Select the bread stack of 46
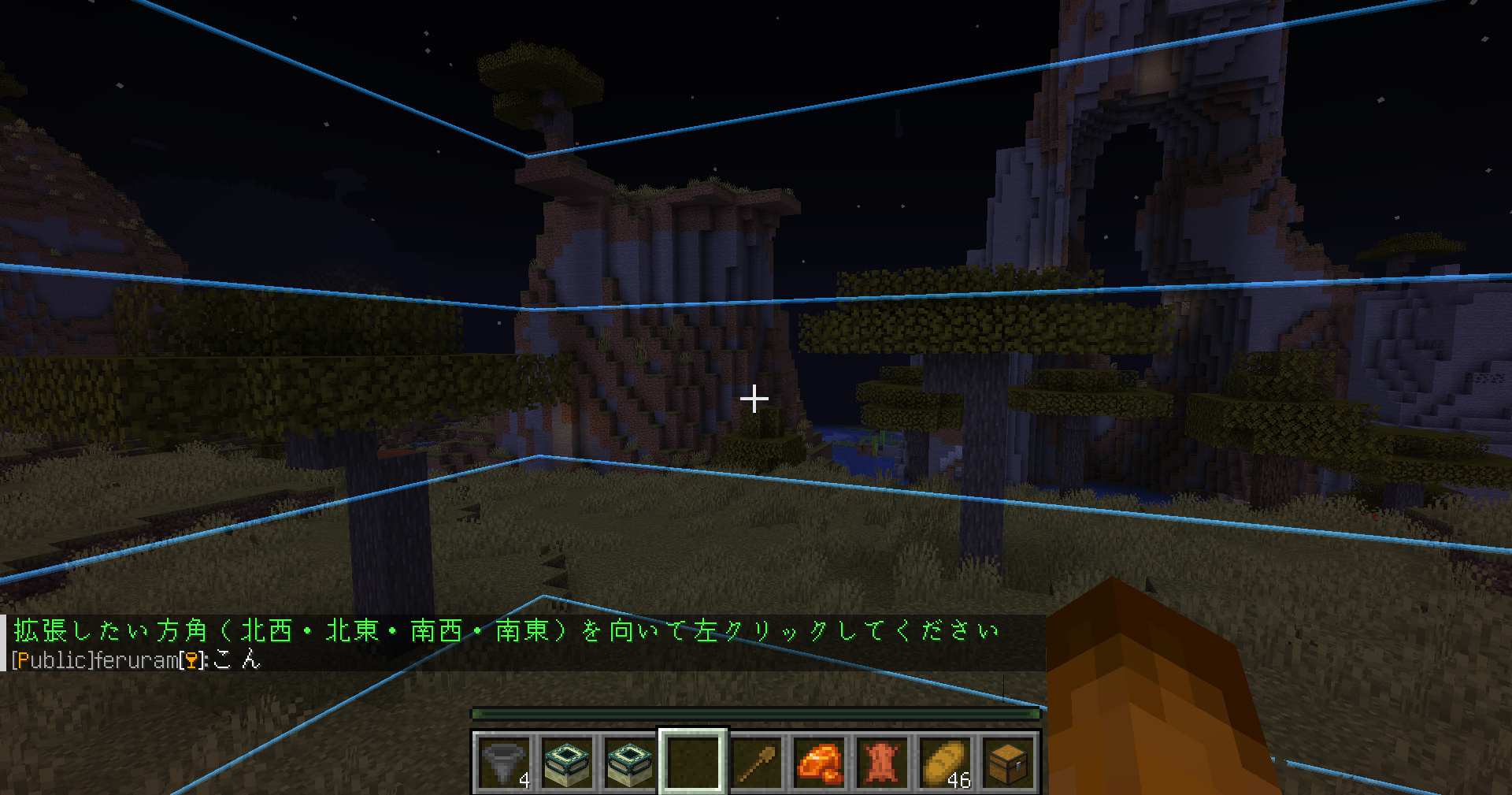The width and height of the screenshot is (1512, 795). click(x=945, y=762)
